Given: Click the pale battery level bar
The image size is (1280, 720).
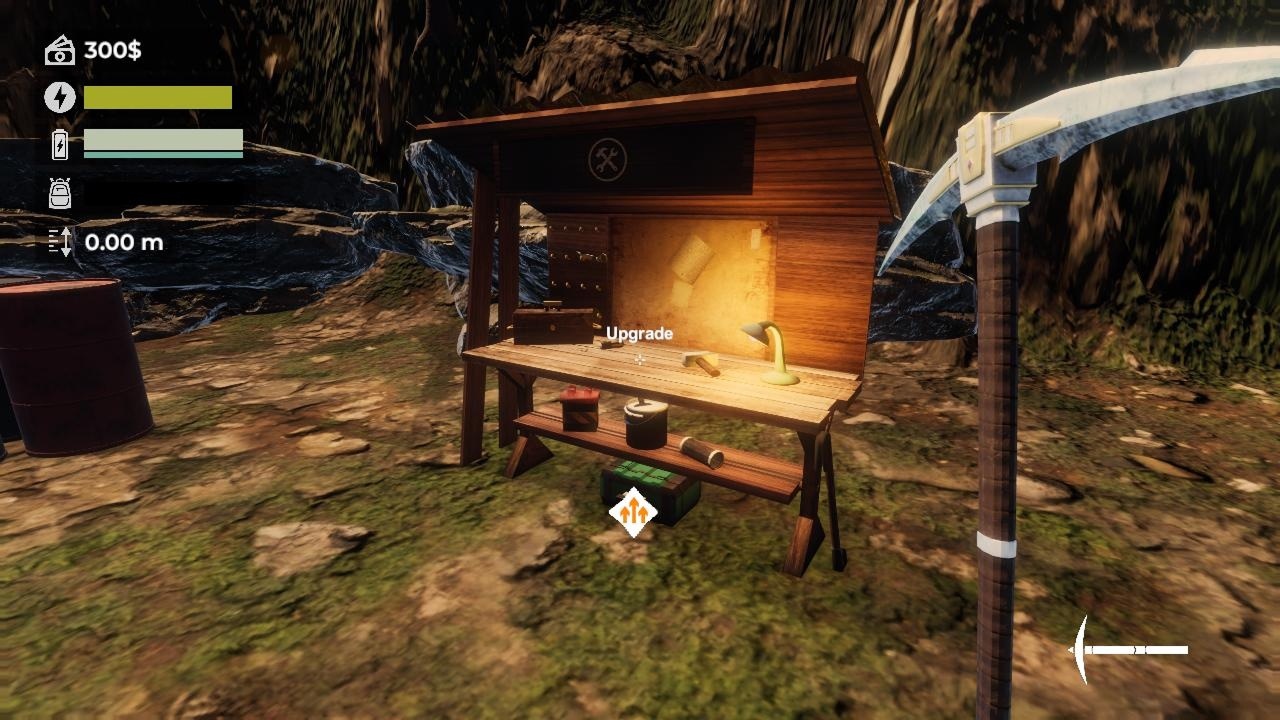Looking at the screenshot, I should click(x=162, y=140).
